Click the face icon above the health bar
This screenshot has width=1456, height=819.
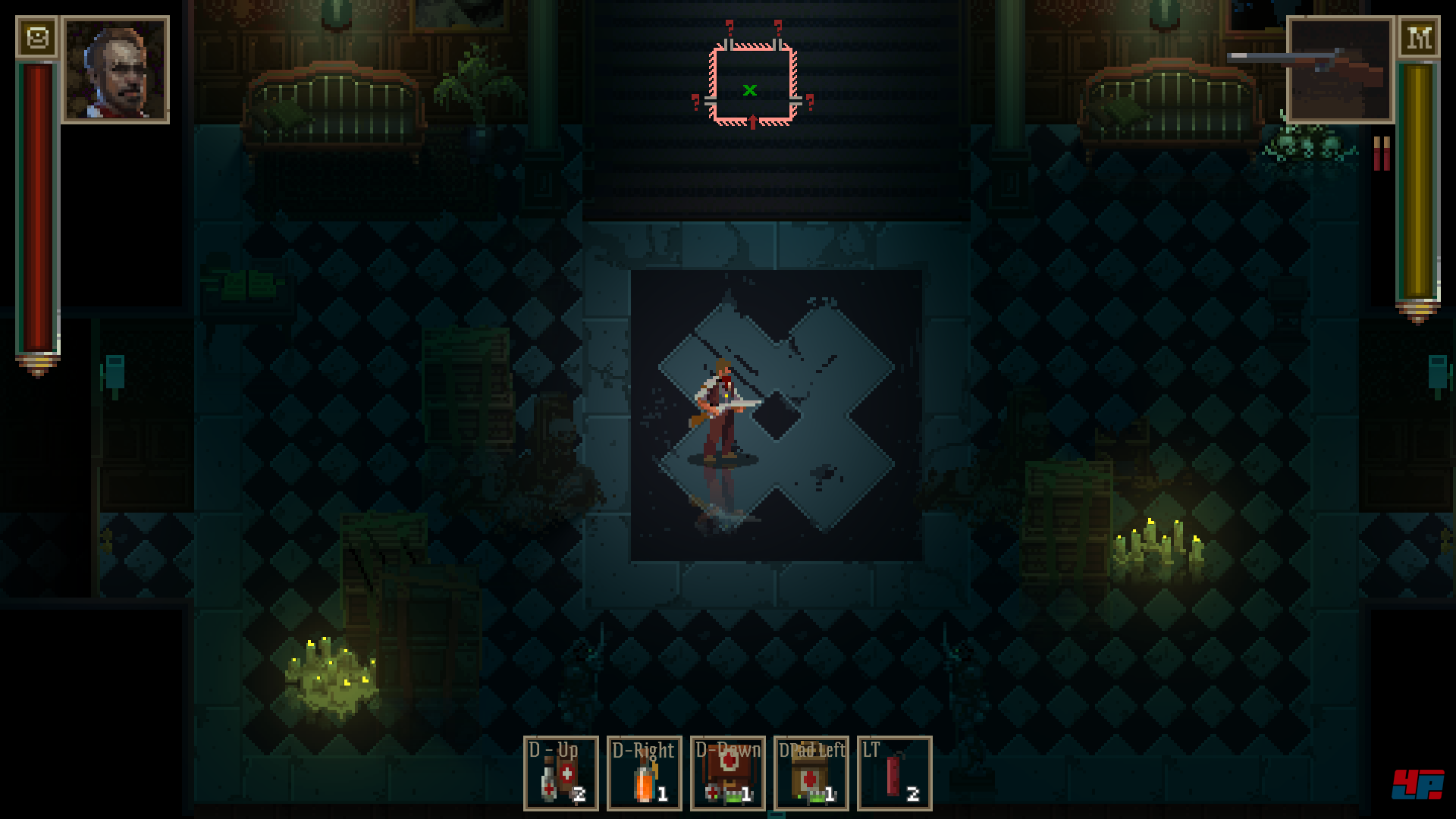pos(36,36)
